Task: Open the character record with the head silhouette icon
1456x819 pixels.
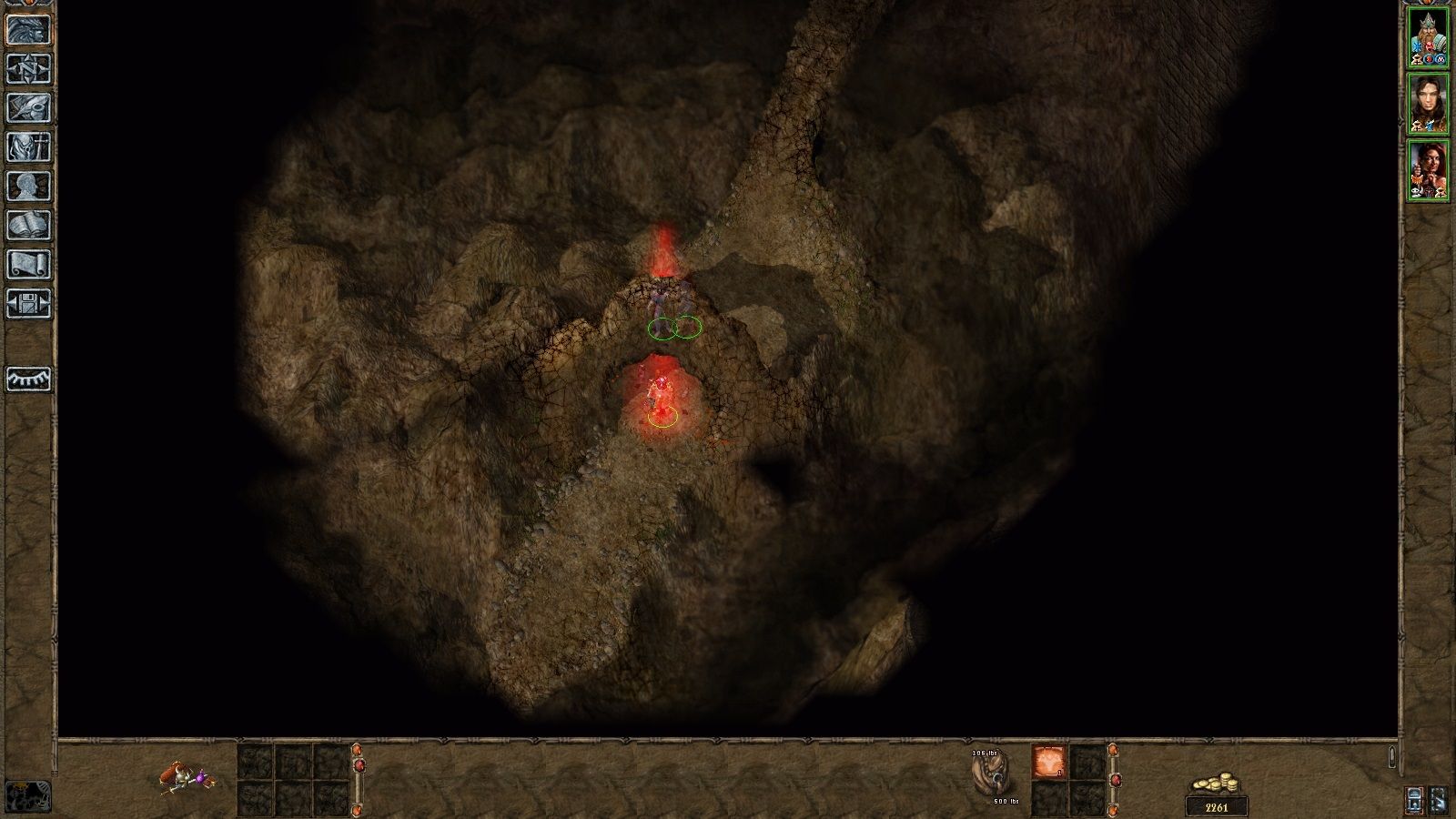Action: pos(28,186)
